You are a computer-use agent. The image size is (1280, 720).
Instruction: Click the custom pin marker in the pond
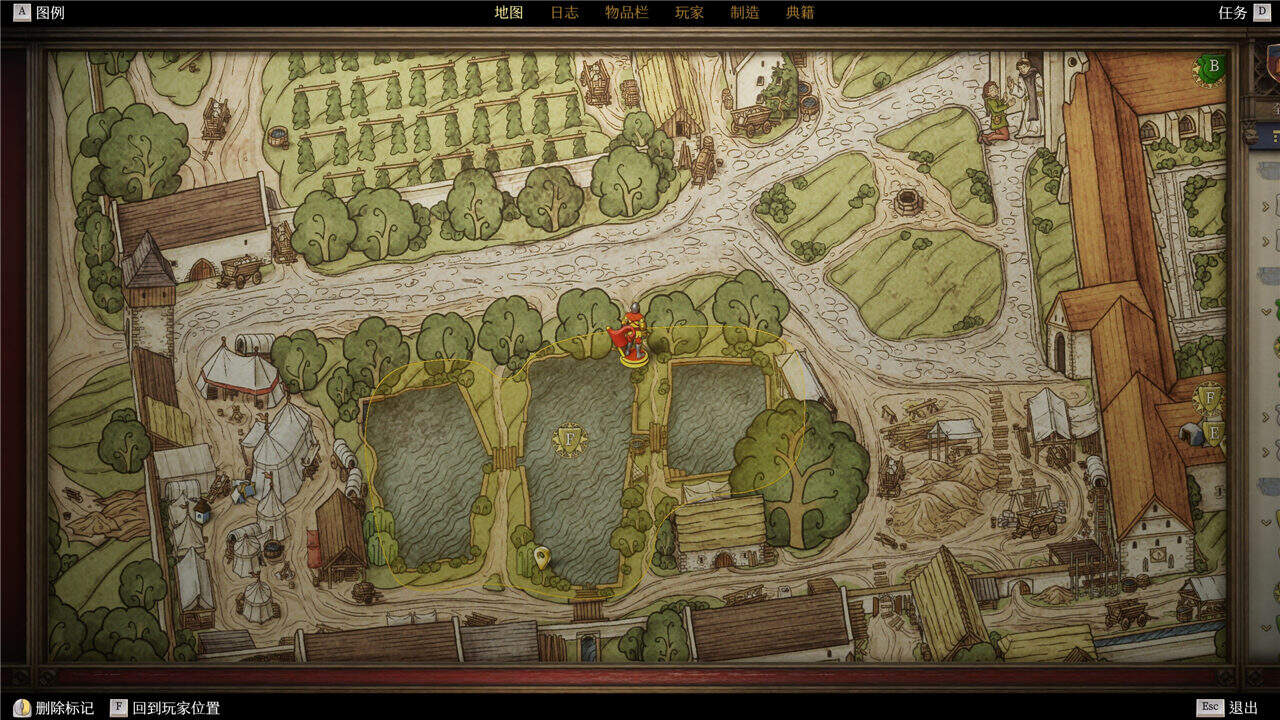542,557
